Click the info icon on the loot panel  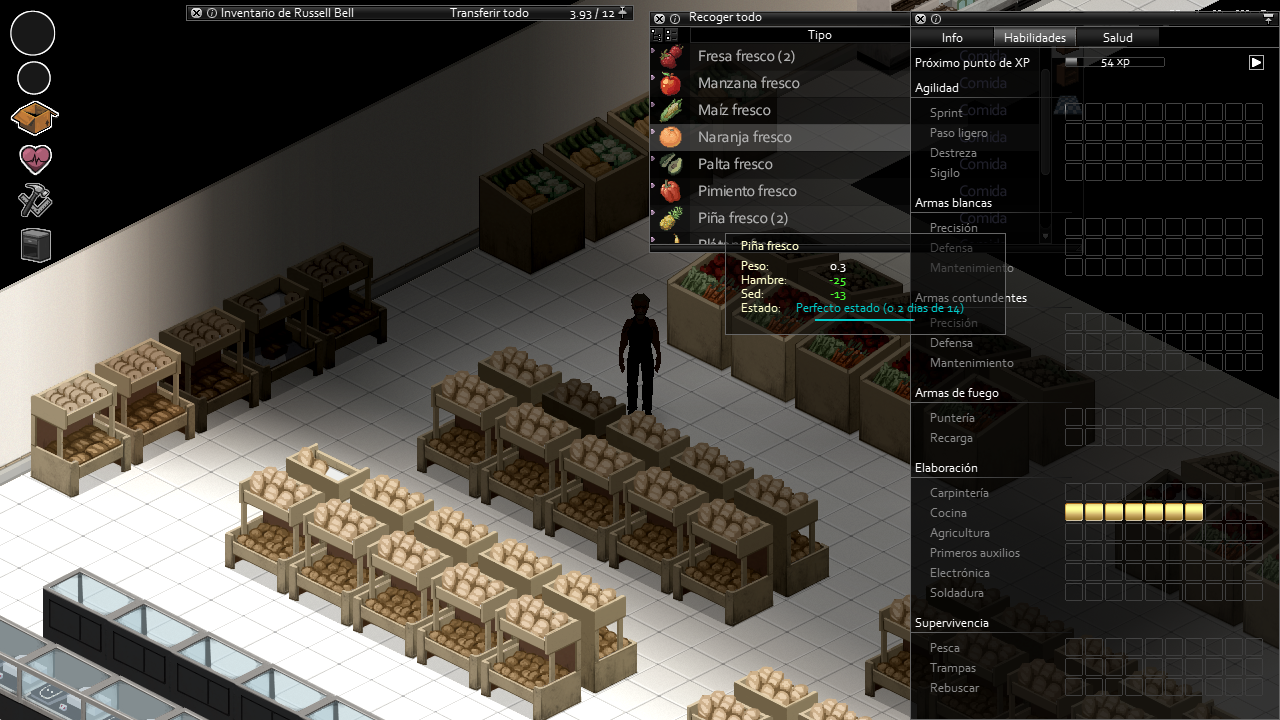point(674,18)
